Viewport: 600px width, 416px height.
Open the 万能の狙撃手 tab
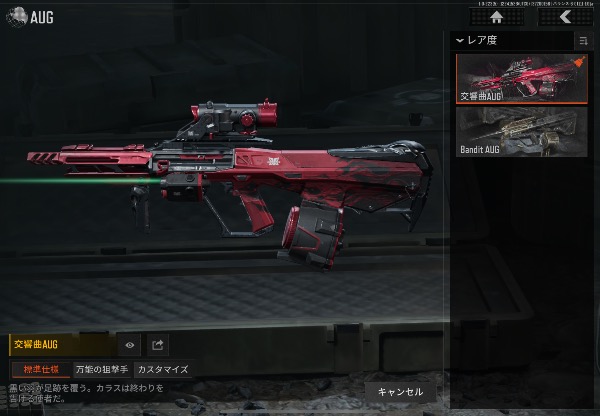click(102, 369)
